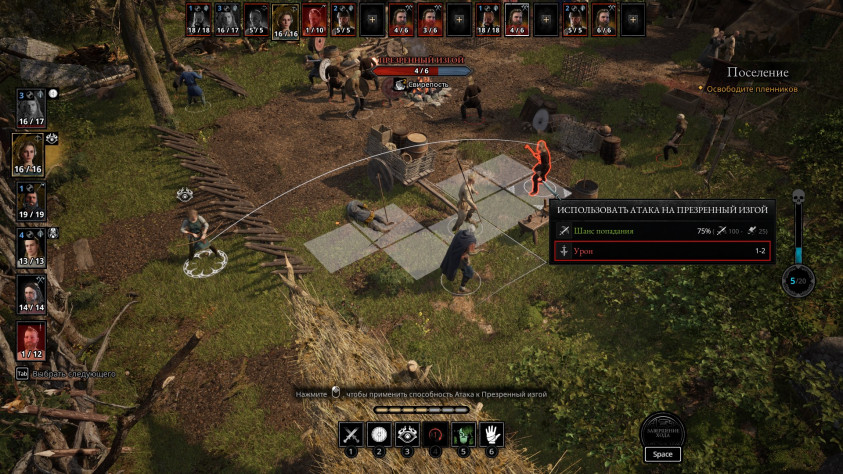843x474 pixels.
Task: Select the party member with 14 / 14 health
Action: point(30,292)
